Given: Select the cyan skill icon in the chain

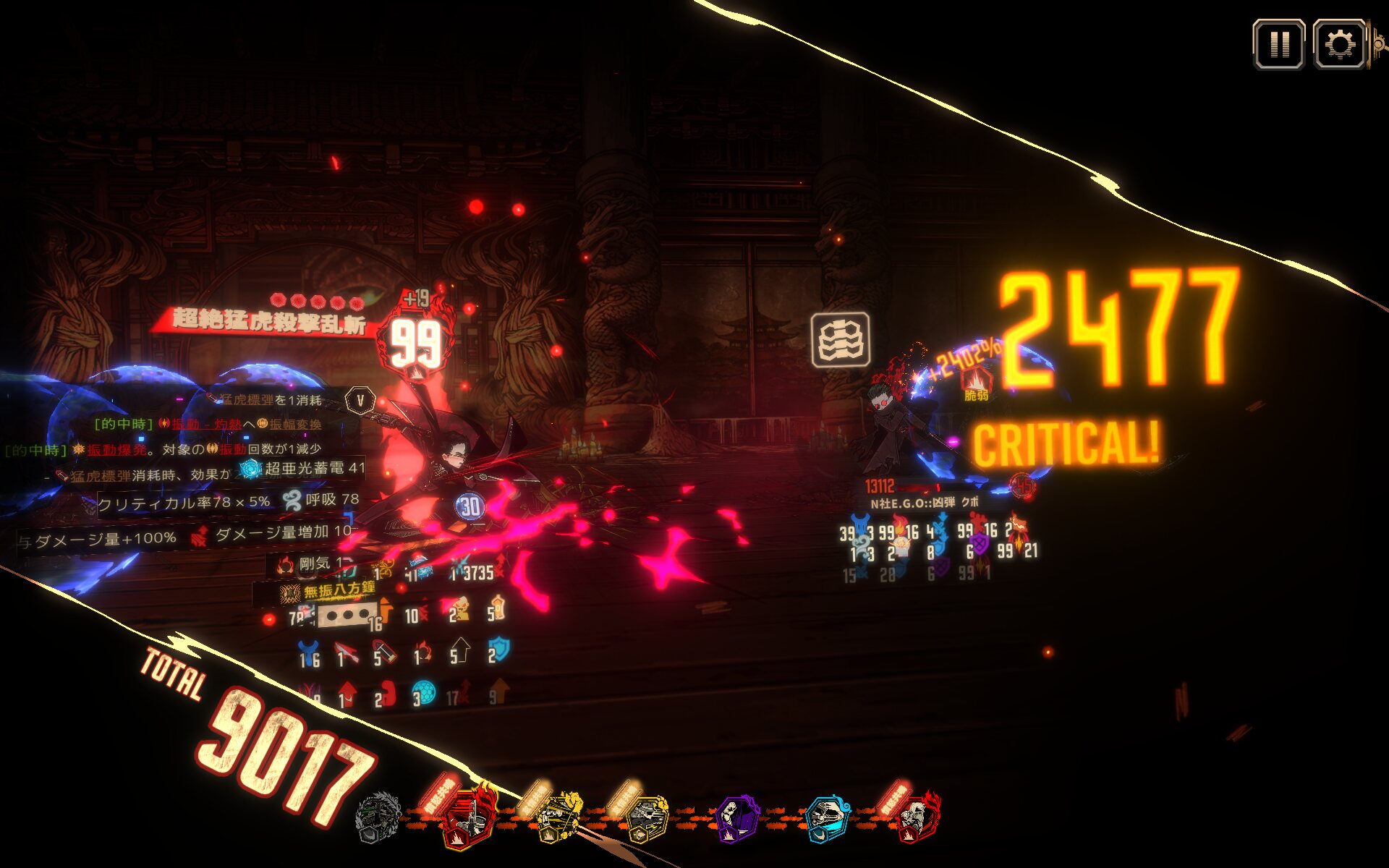Looking at the screenshot, I should tap(828, 819).
